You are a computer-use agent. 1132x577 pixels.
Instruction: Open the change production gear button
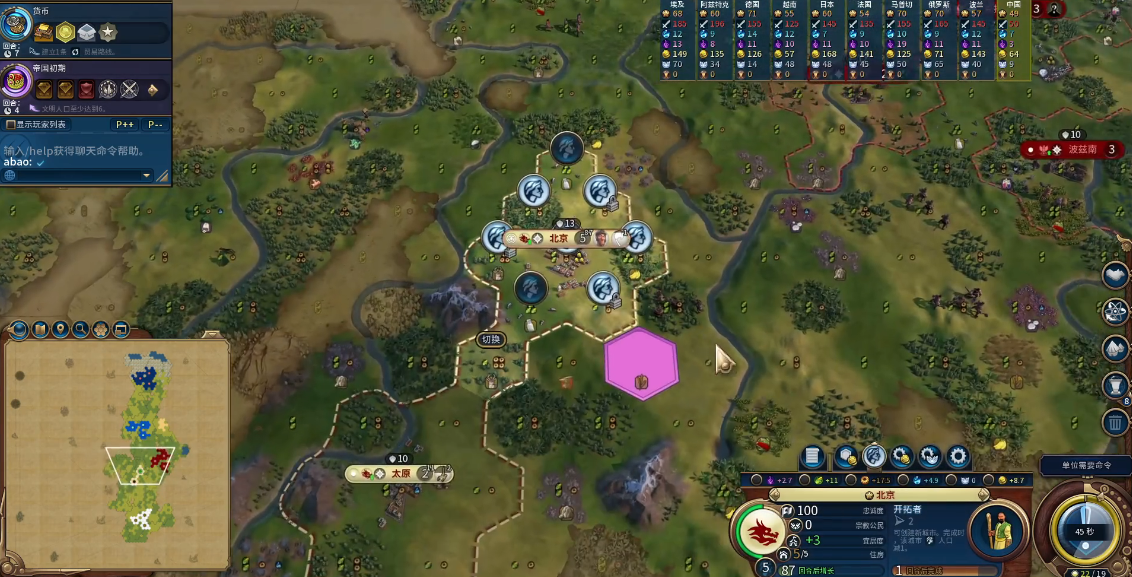(958, 457)
